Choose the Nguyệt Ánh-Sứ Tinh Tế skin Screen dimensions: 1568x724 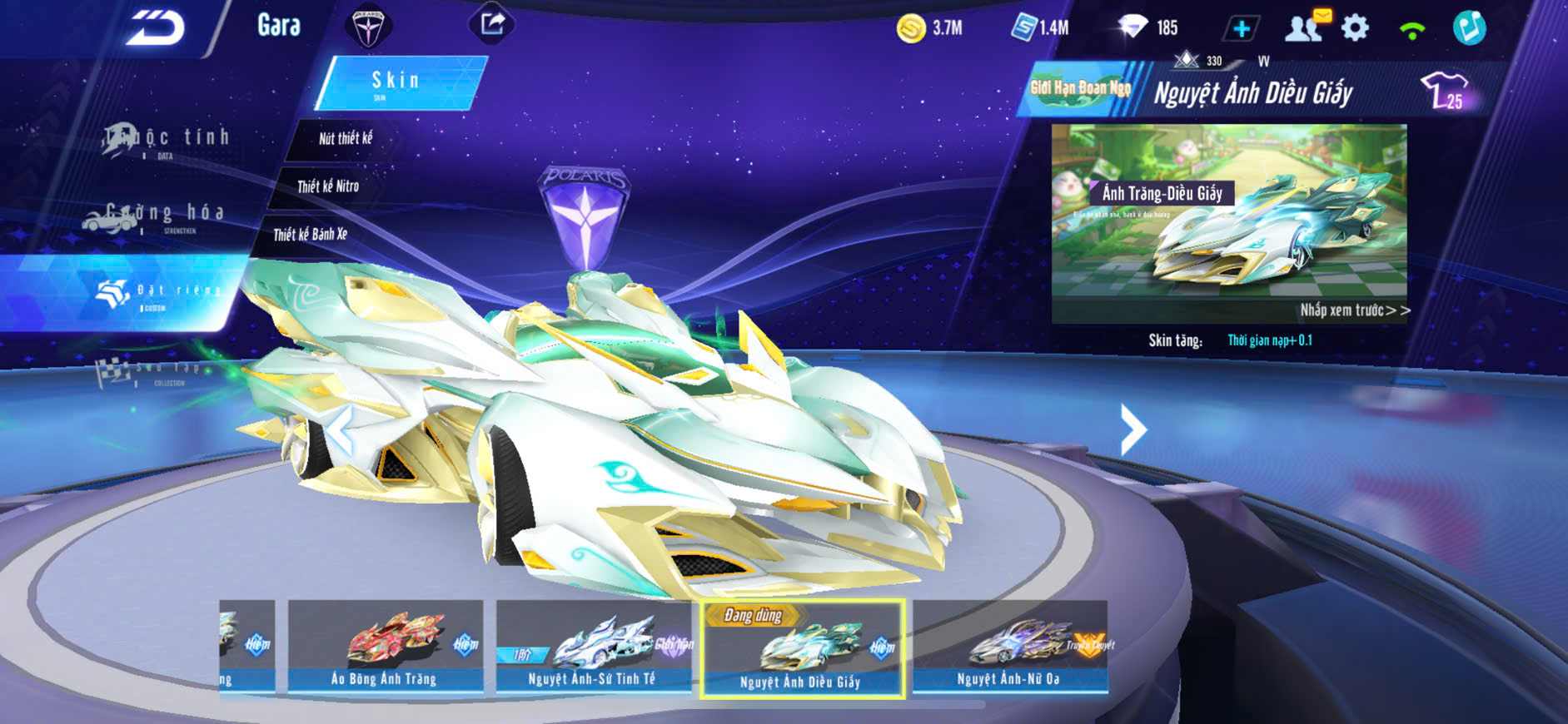click(x=593, y=647)
